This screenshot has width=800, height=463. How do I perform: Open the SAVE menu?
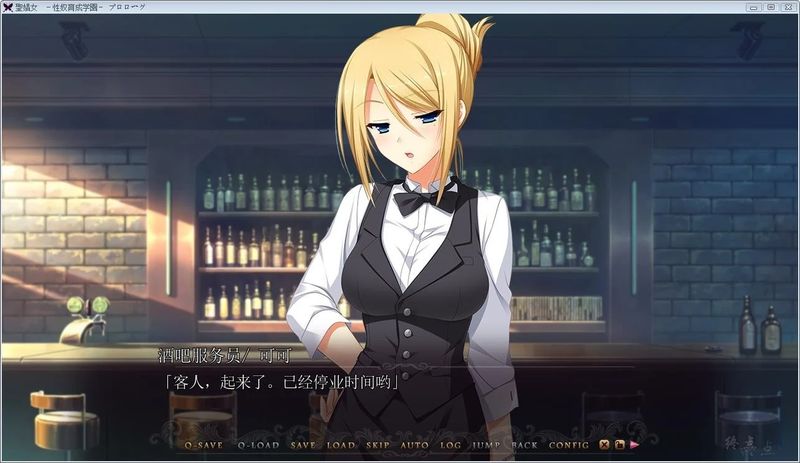click(x=303, y=444)
